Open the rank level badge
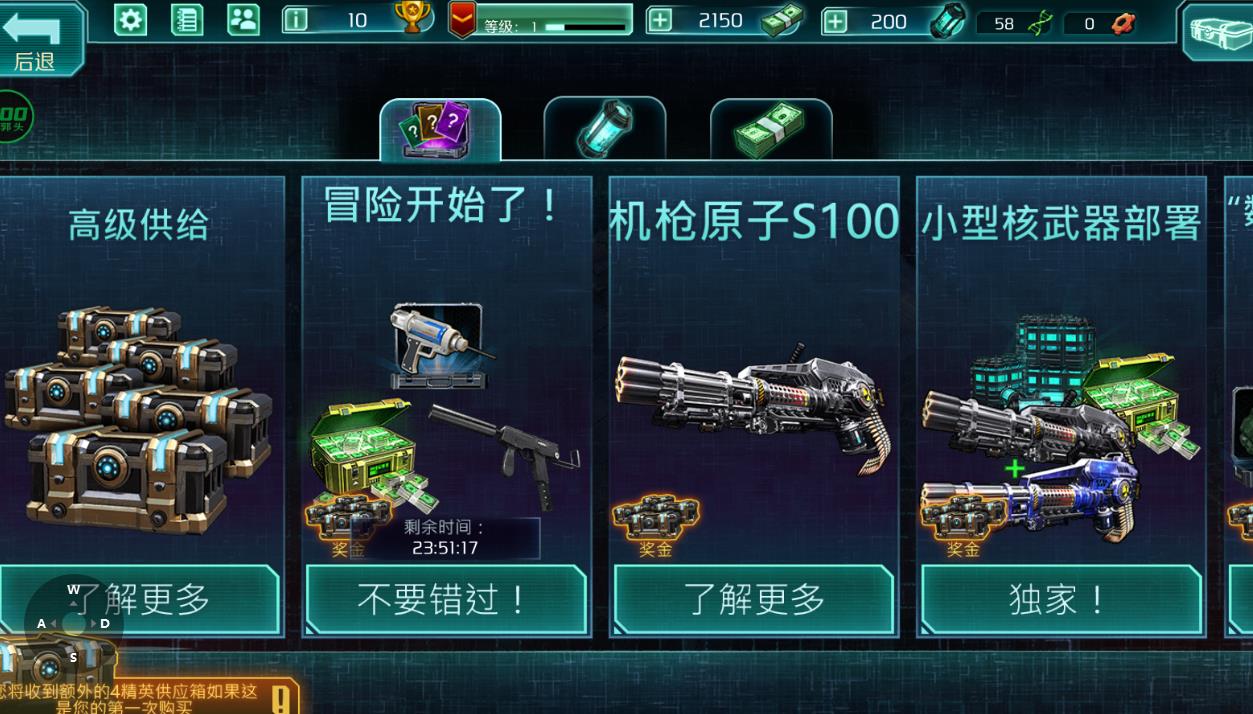The height and width of the screenshot is (714, 1253). click(x=462, y=20)
